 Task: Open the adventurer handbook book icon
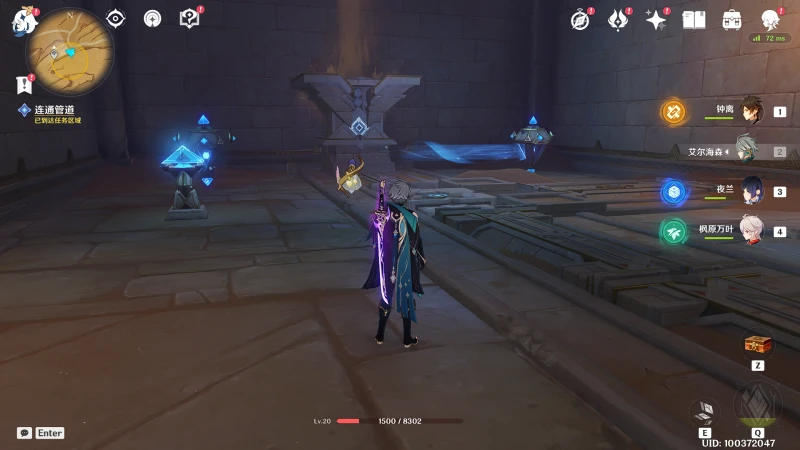(694, 19)
